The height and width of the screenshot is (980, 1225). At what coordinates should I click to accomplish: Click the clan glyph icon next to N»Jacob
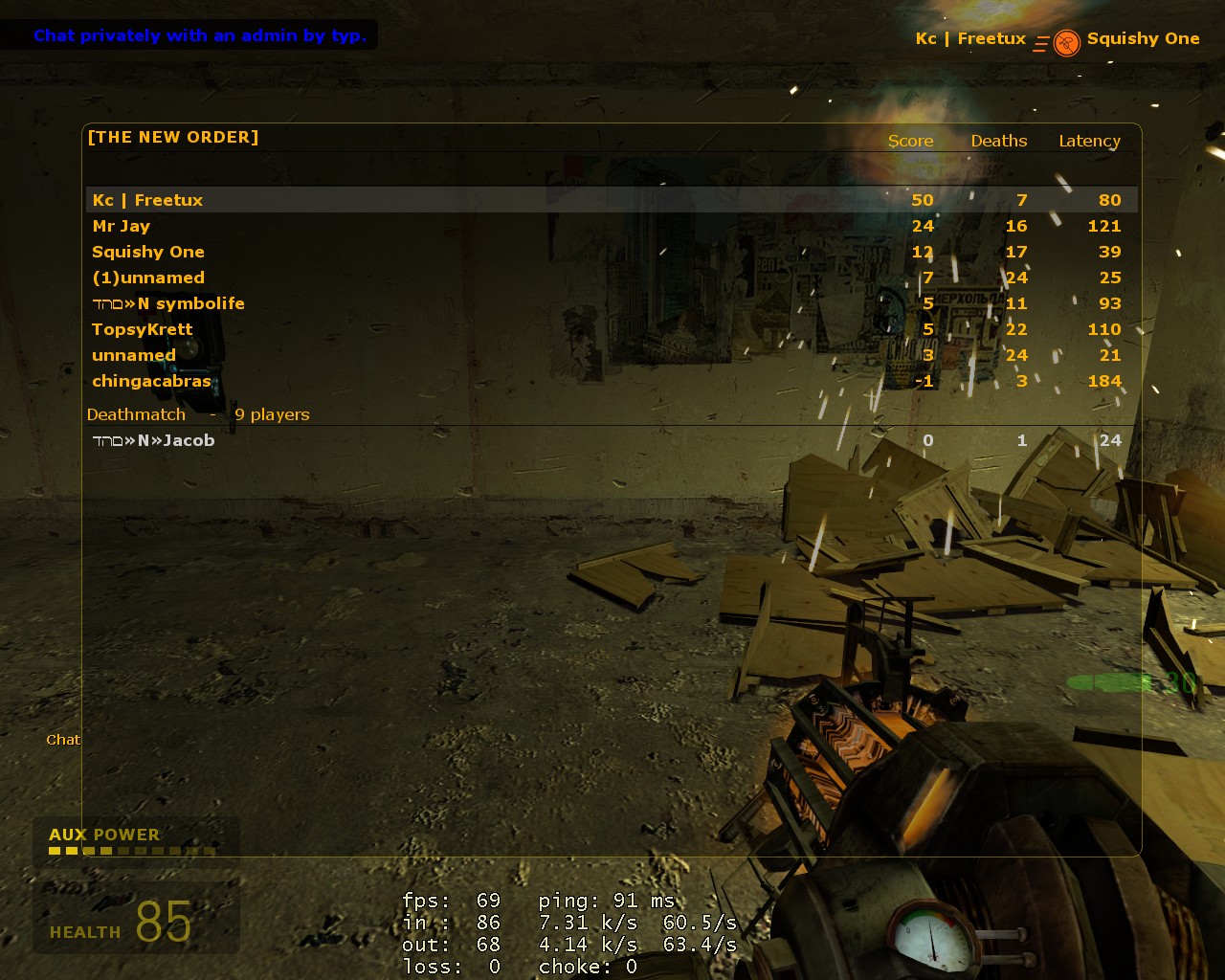coord(108,440)
